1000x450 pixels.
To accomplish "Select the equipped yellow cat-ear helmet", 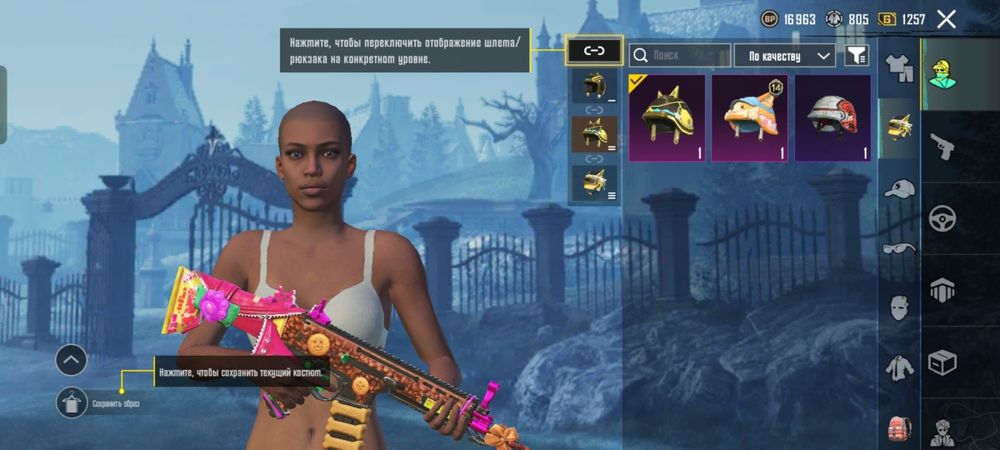I will click(x=667, y=117).
